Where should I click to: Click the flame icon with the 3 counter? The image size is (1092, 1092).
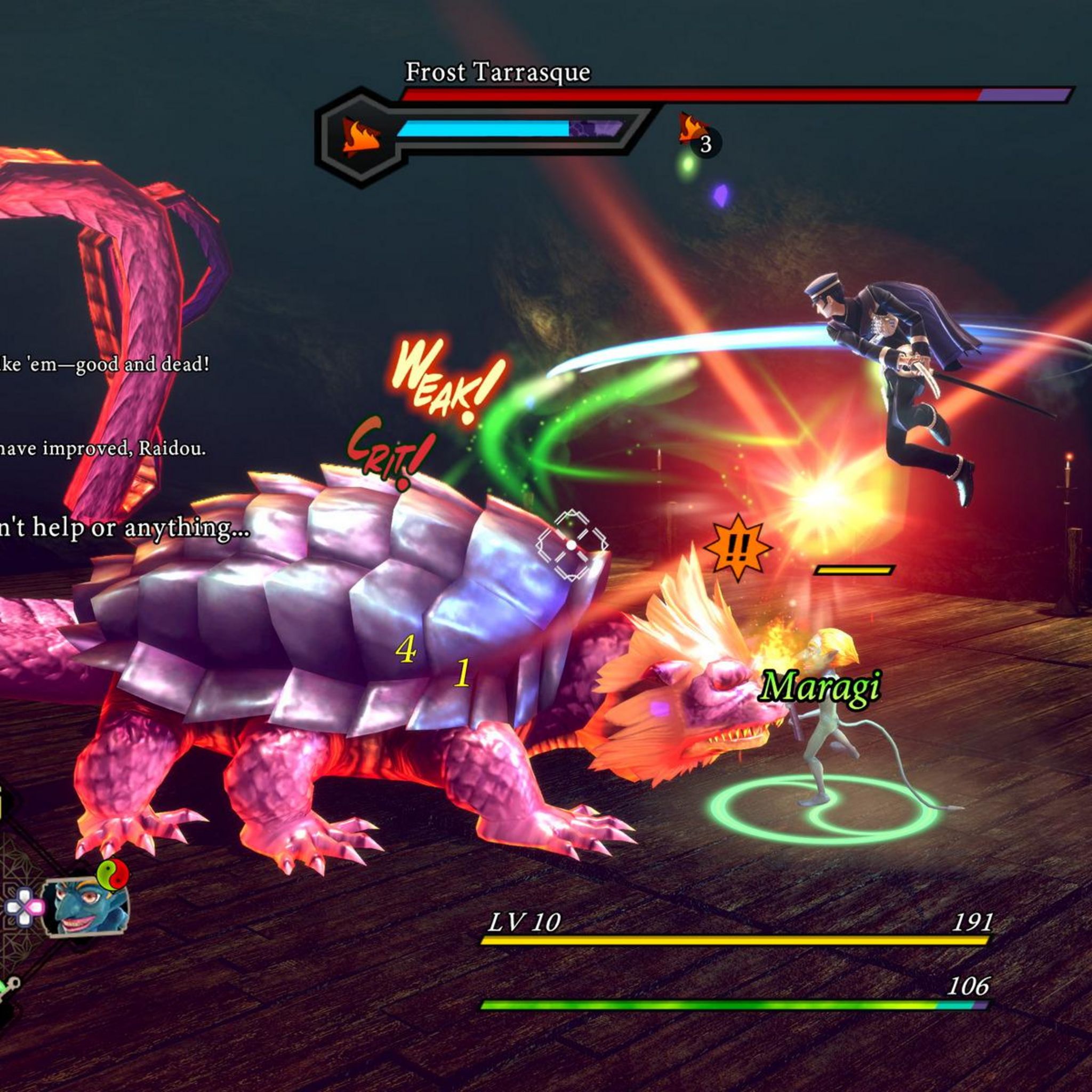(693, 129)
